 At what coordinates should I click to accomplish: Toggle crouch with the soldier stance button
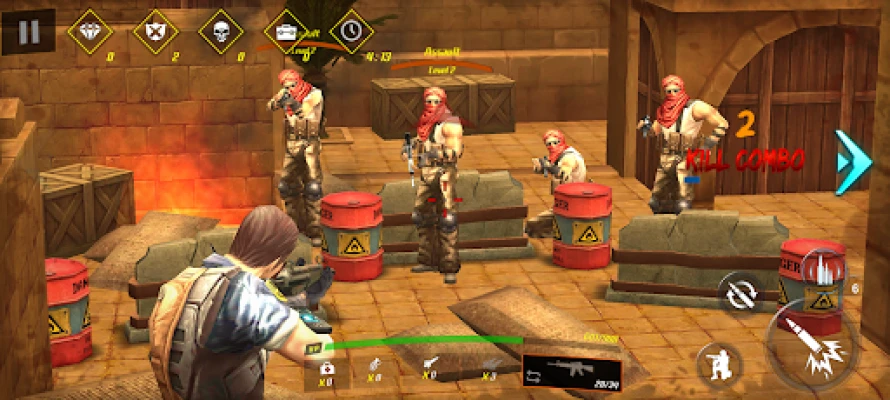pos(719,363)
